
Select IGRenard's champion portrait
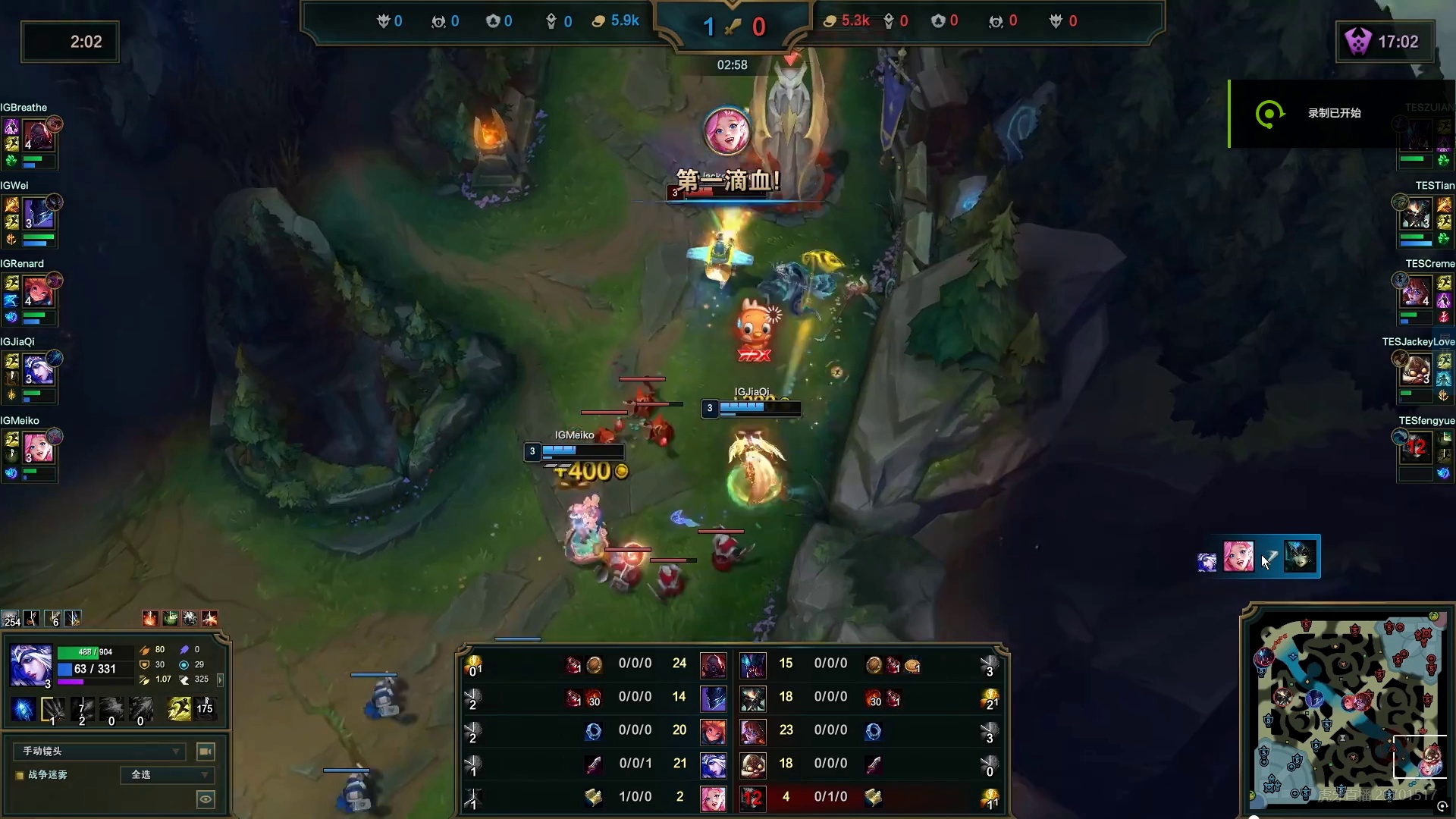[x=38, y=292]
